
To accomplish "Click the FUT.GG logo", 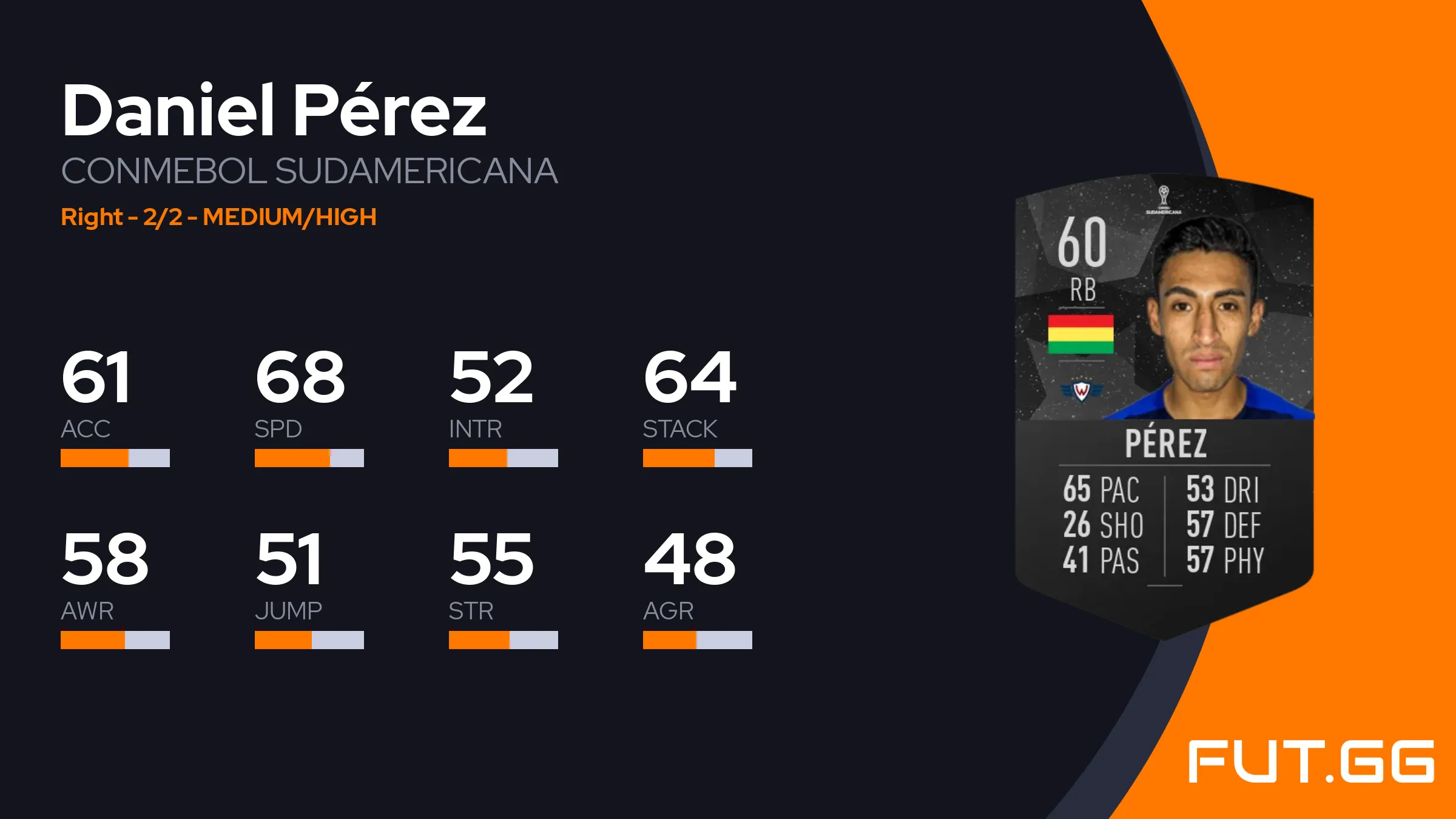I will click(1310, 761).
